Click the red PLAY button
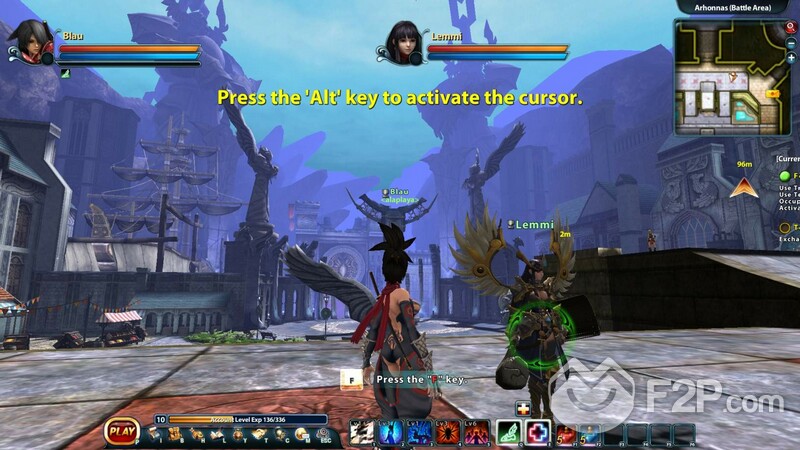 click(x=121, y=432)
